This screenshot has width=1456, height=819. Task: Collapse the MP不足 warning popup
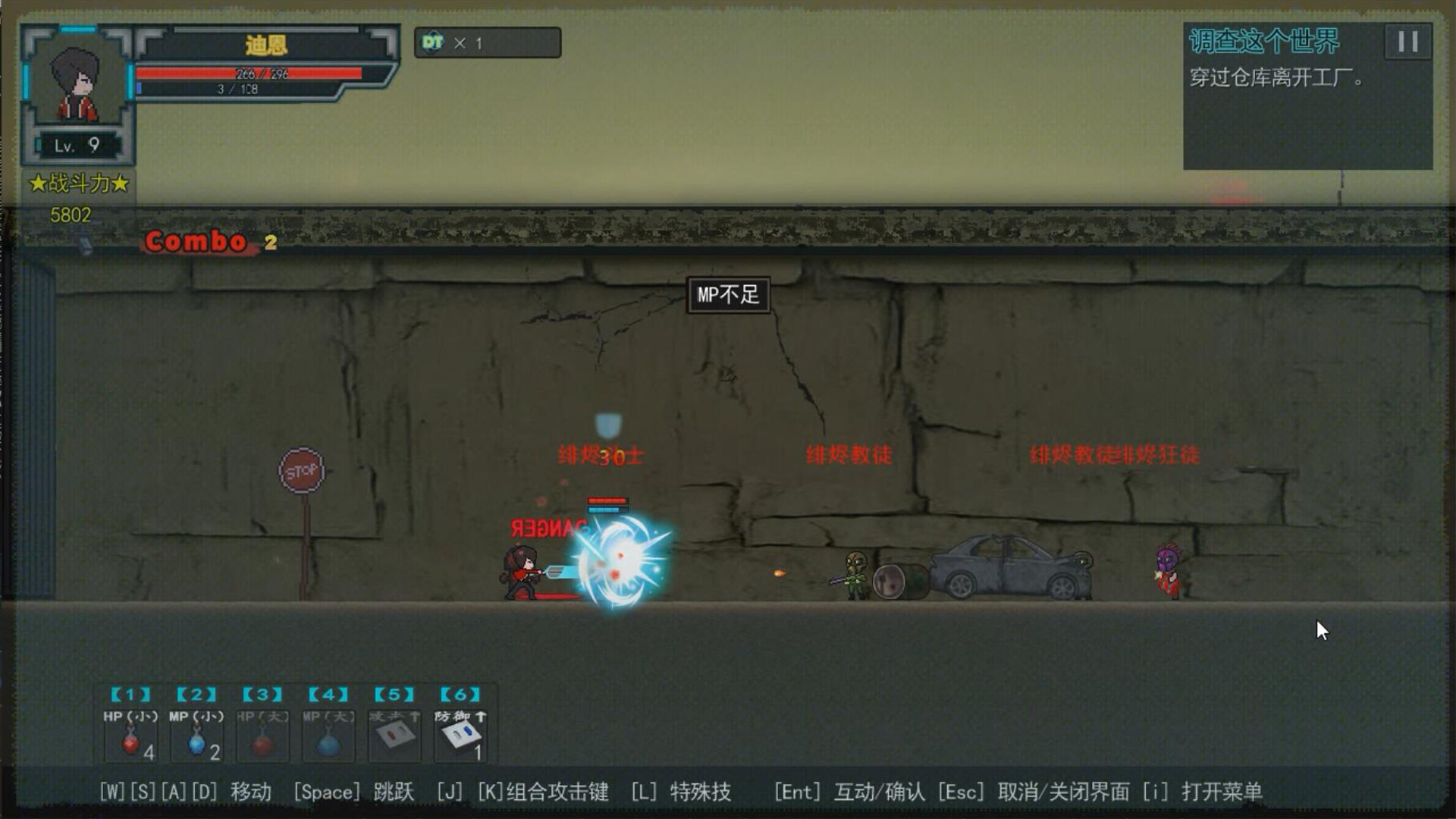coord(727,296)
